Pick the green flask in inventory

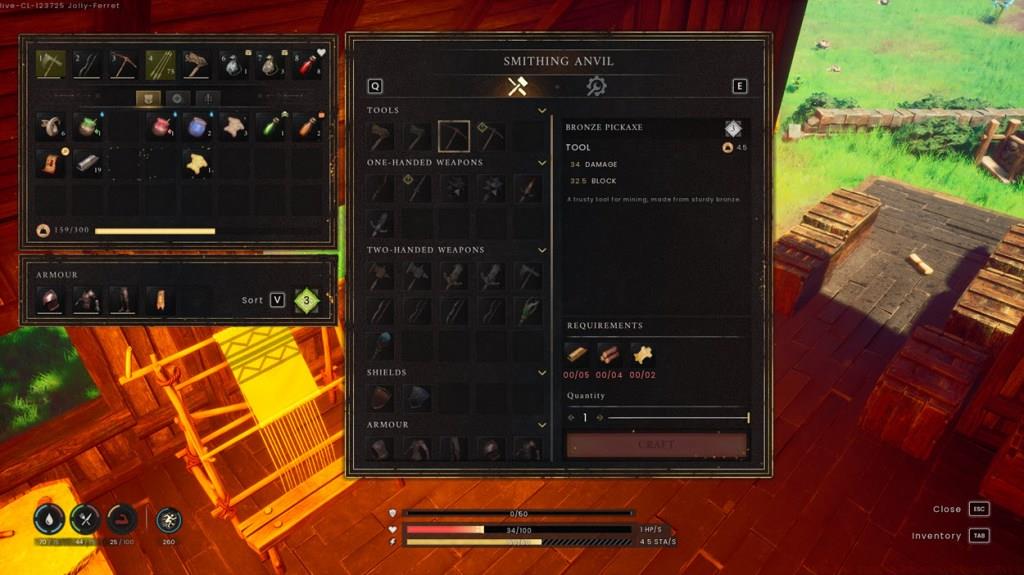click(270, 126)
